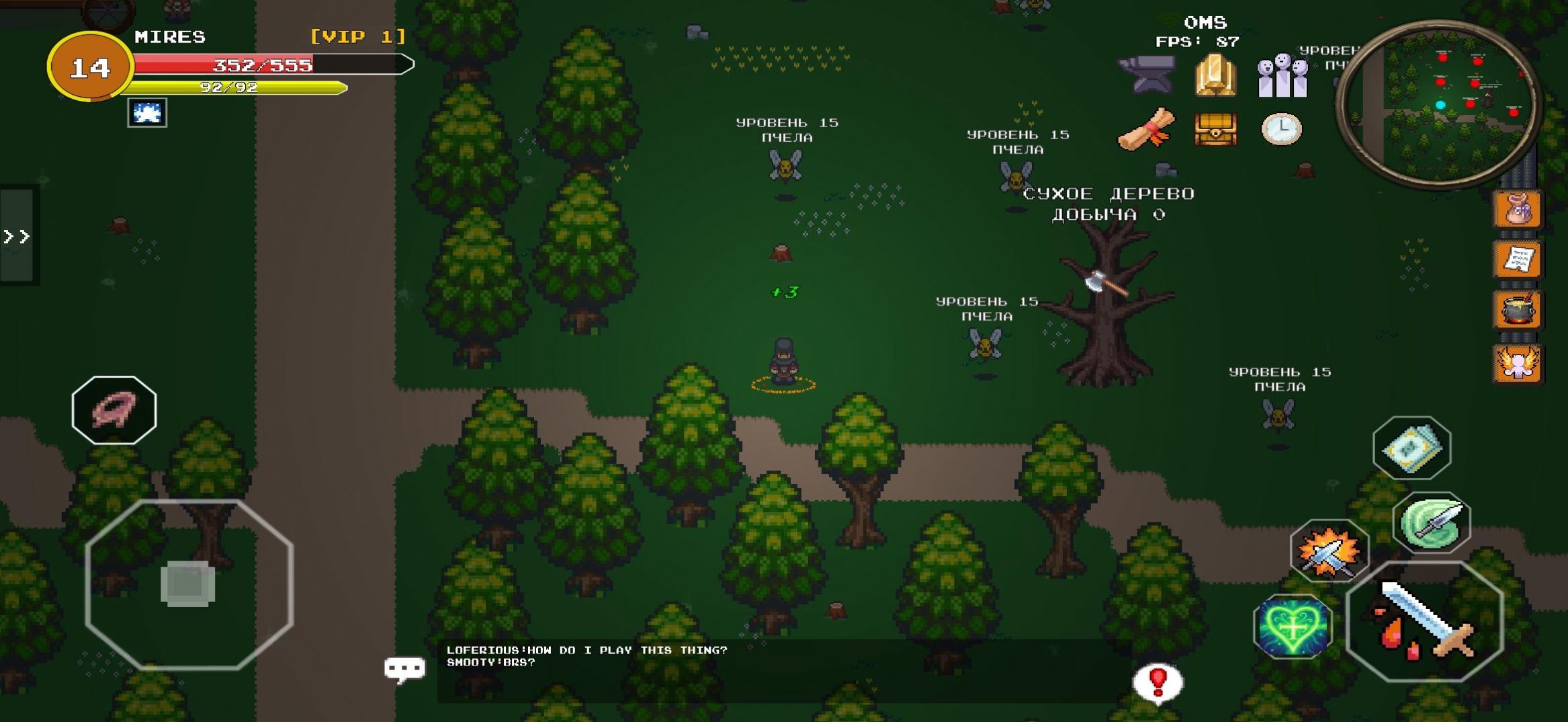This screenshot has width=1568, height=722.
Task: Open the gold bars shop
Action: coord(1215,76)
